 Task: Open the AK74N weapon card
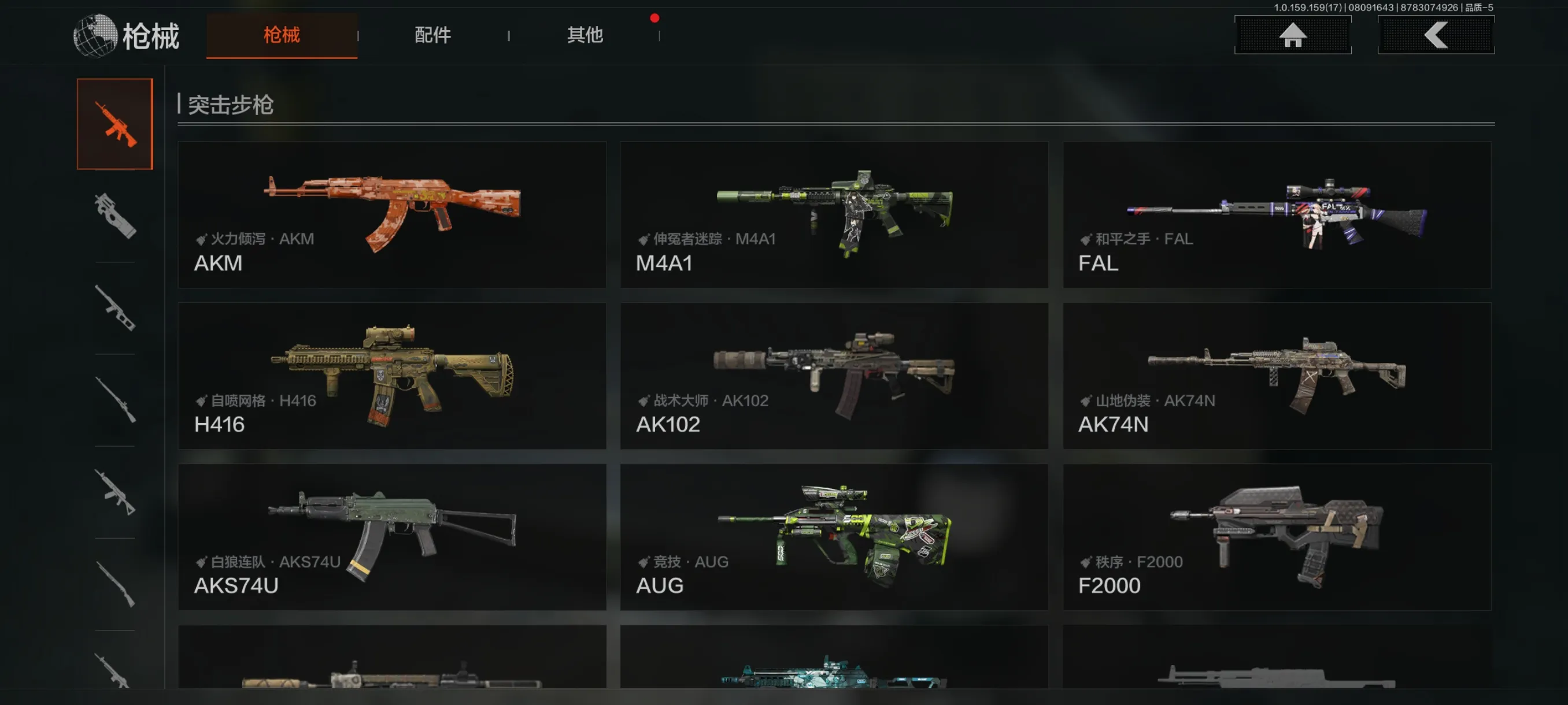coord(1277,376)
